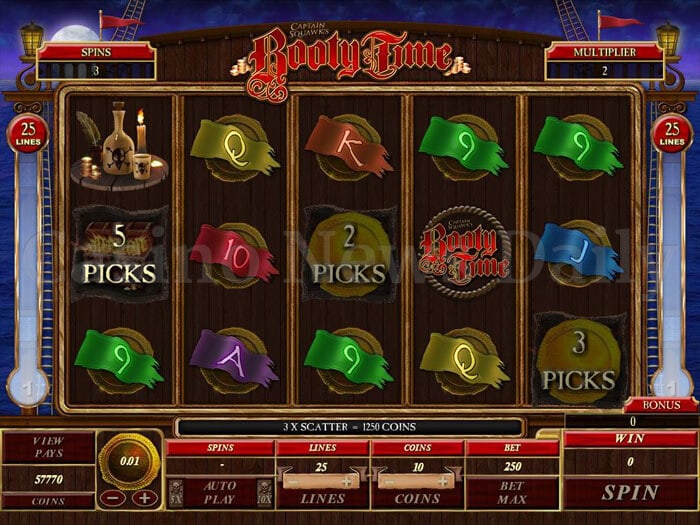700x525 pixels.
Task: Spin the reels
Action: tap(629, 492)
